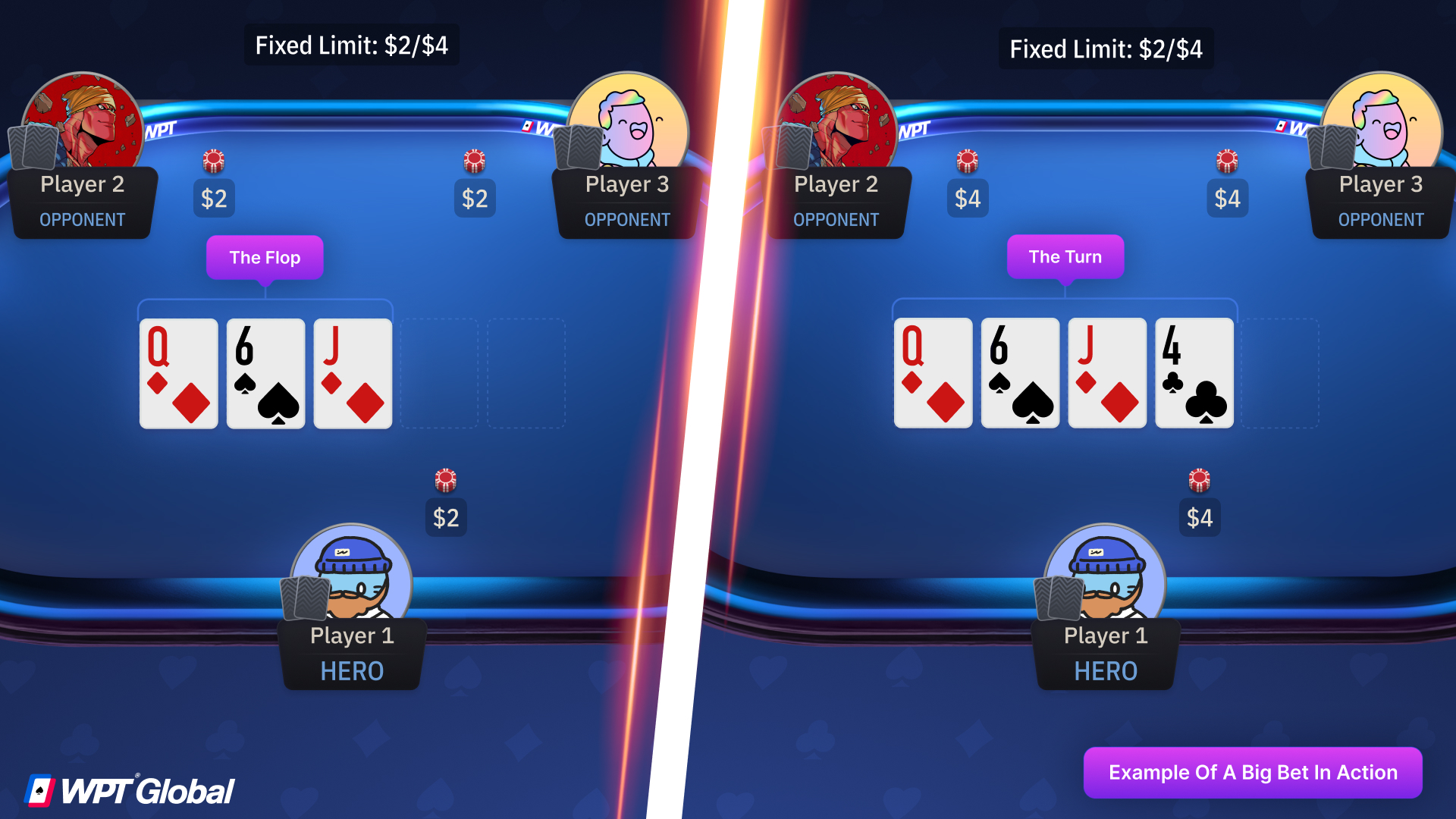
Task: Click the 'Example Of A Big Bet In Action' button
Action: [x=1253, y=773]
